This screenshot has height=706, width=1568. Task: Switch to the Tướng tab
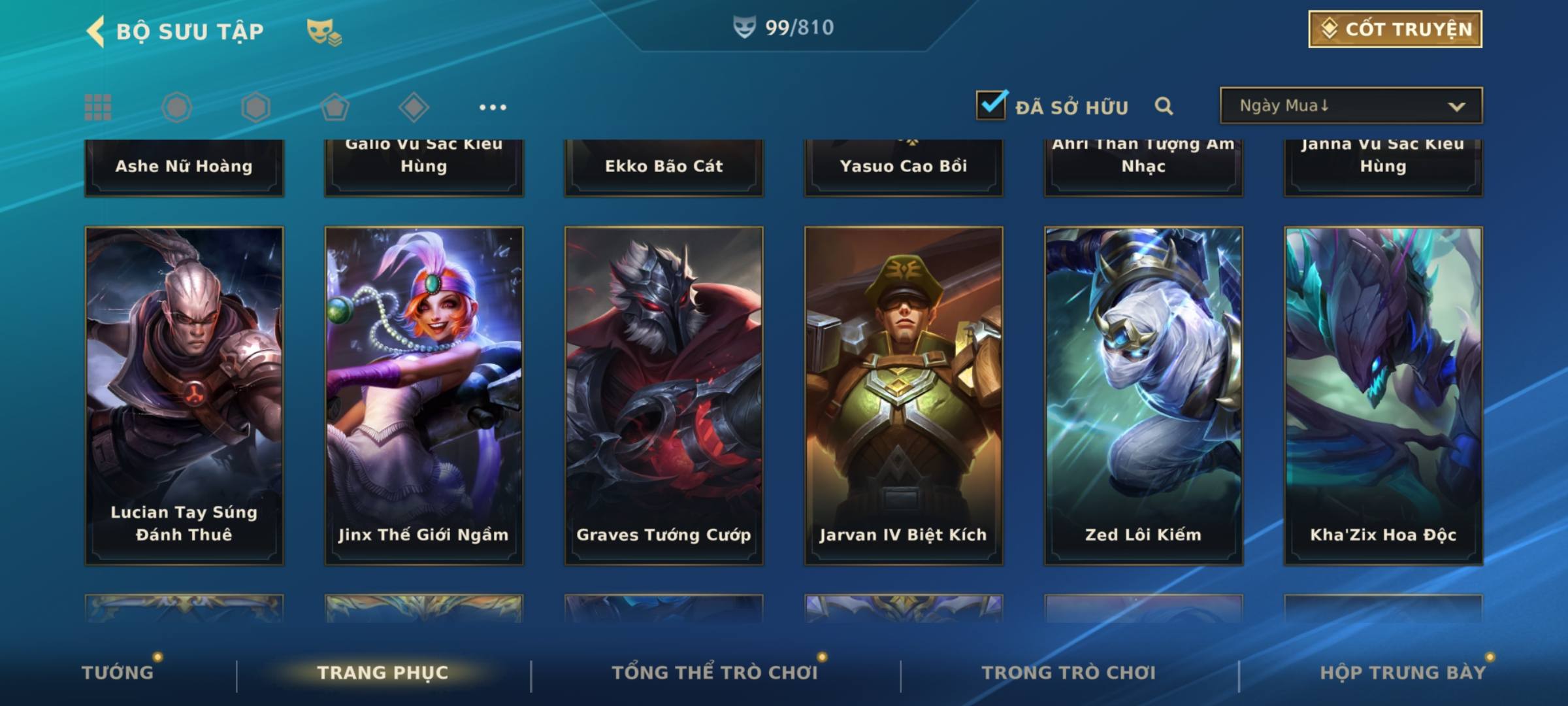(118, 672)
